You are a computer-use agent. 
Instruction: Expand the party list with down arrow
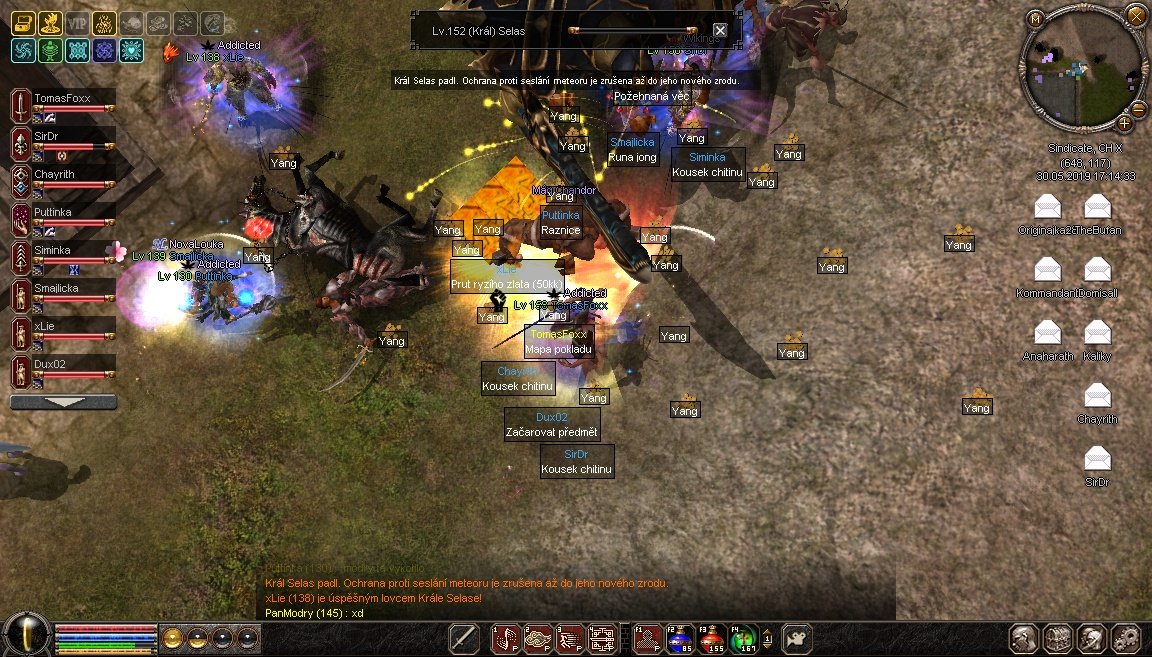[63, 402]
